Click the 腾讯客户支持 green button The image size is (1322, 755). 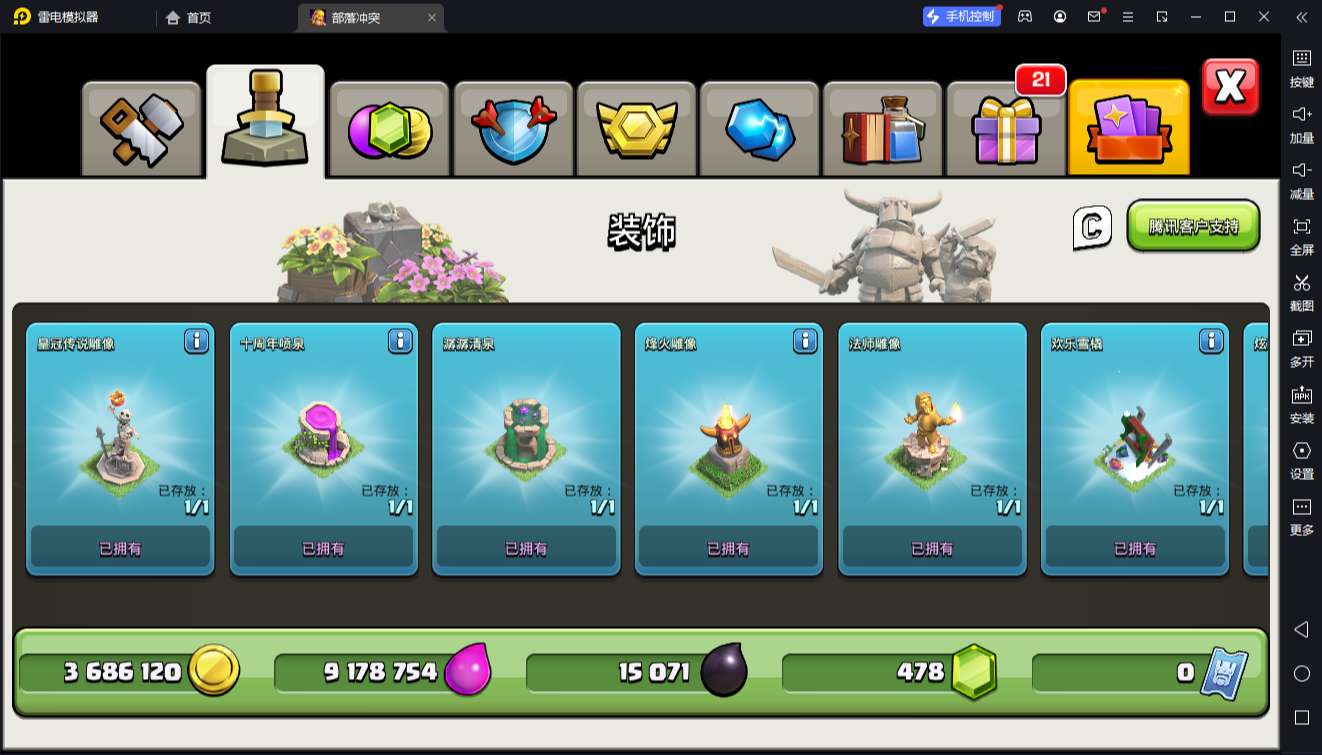1193,226
